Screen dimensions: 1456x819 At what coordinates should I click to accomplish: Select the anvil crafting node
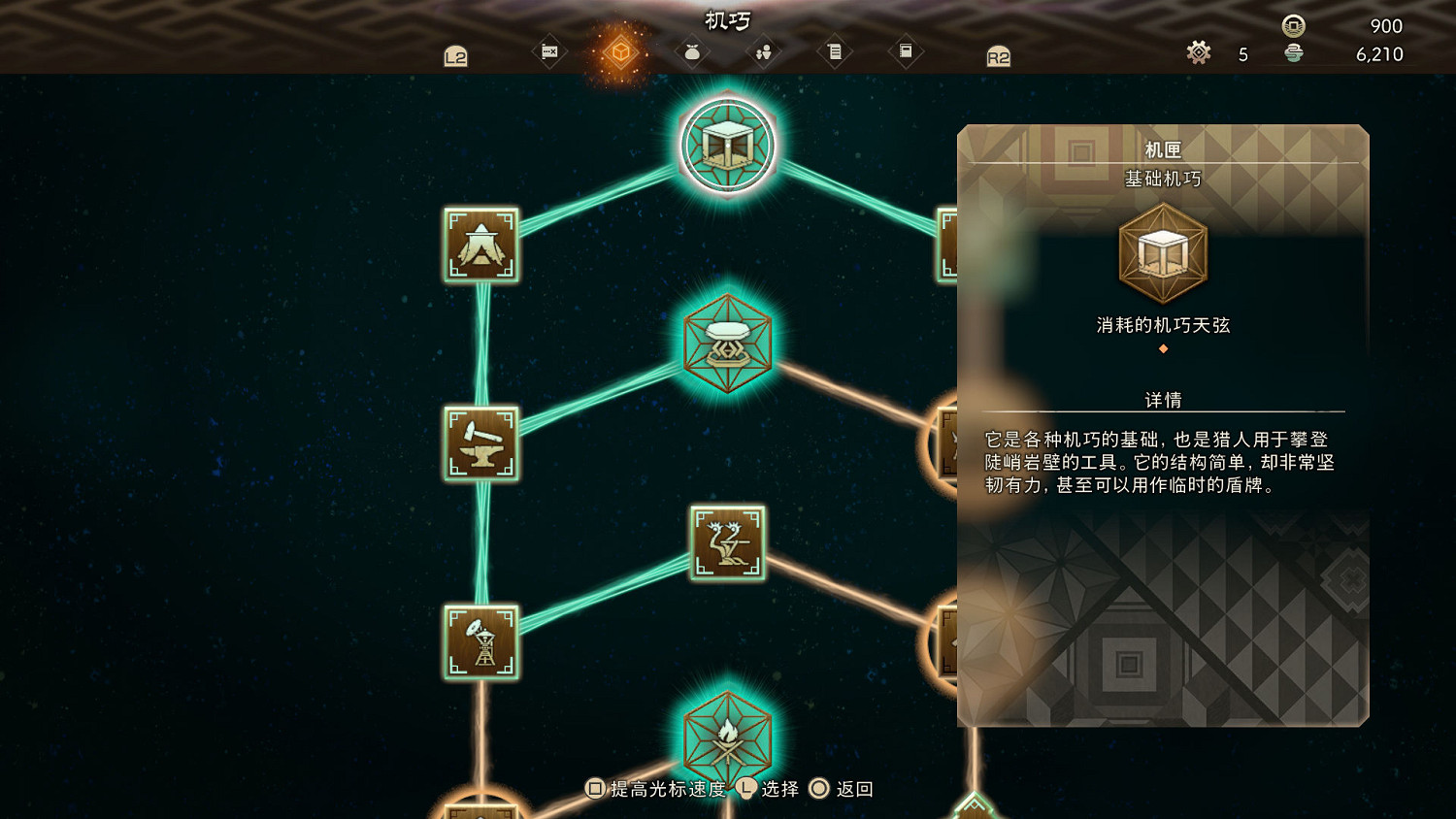(x=481, y=444)
